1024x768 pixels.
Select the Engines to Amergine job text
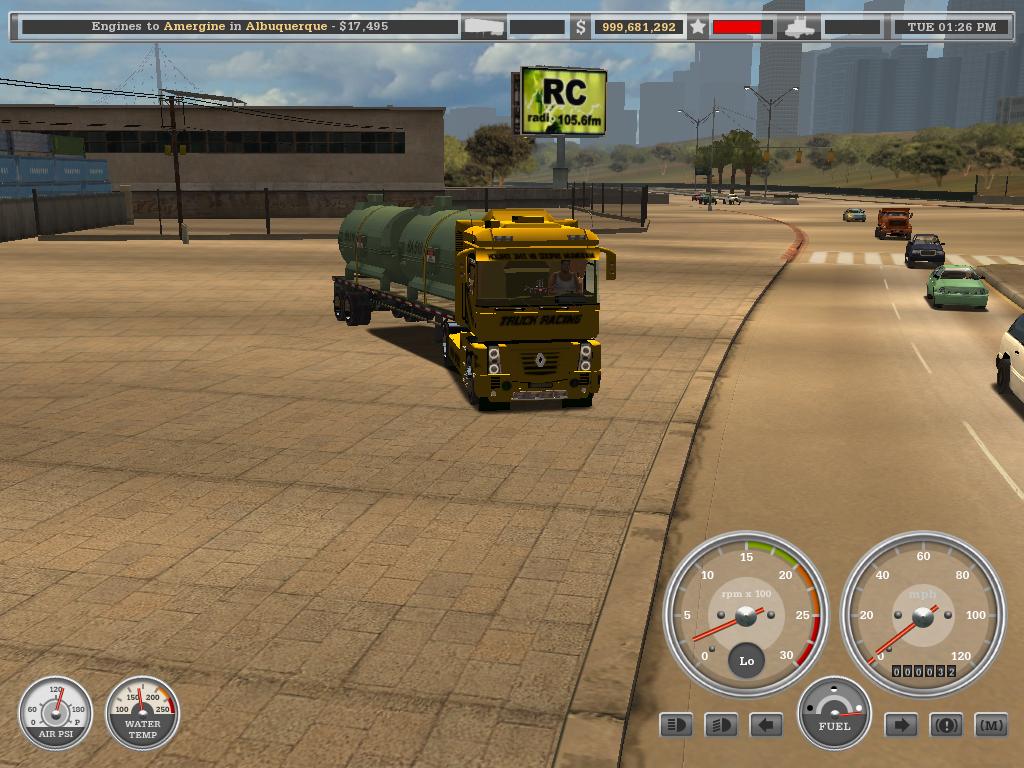[x=239, y=26]
